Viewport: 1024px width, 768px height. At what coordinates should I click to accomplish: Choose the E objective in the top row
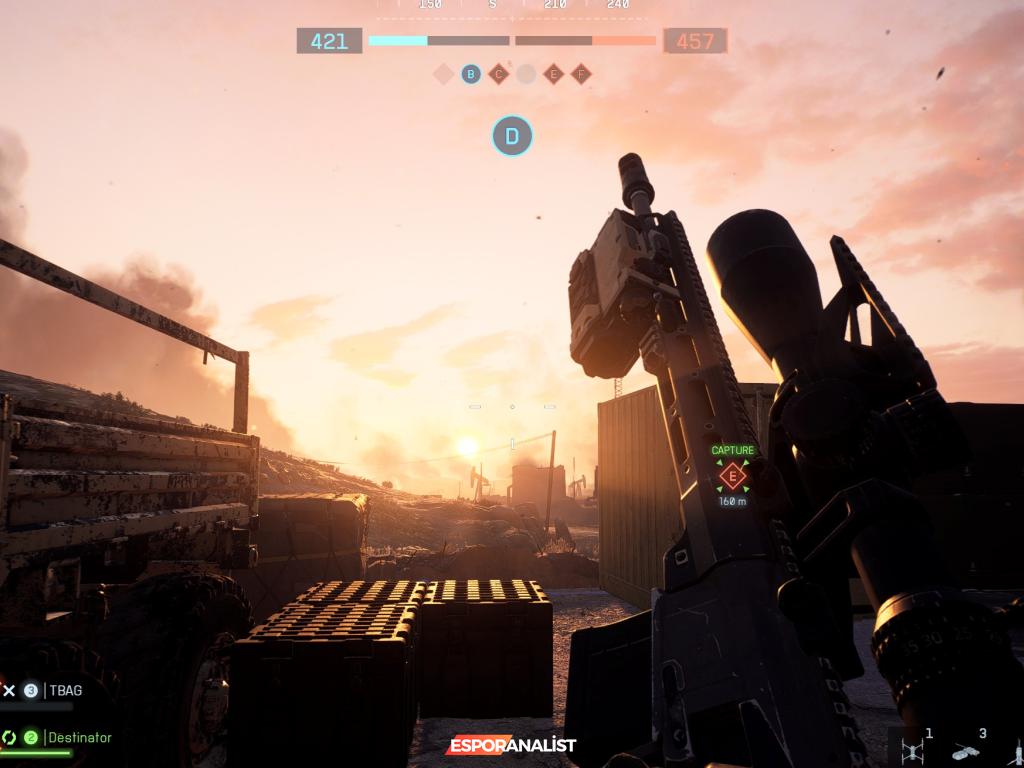point(553,74)
